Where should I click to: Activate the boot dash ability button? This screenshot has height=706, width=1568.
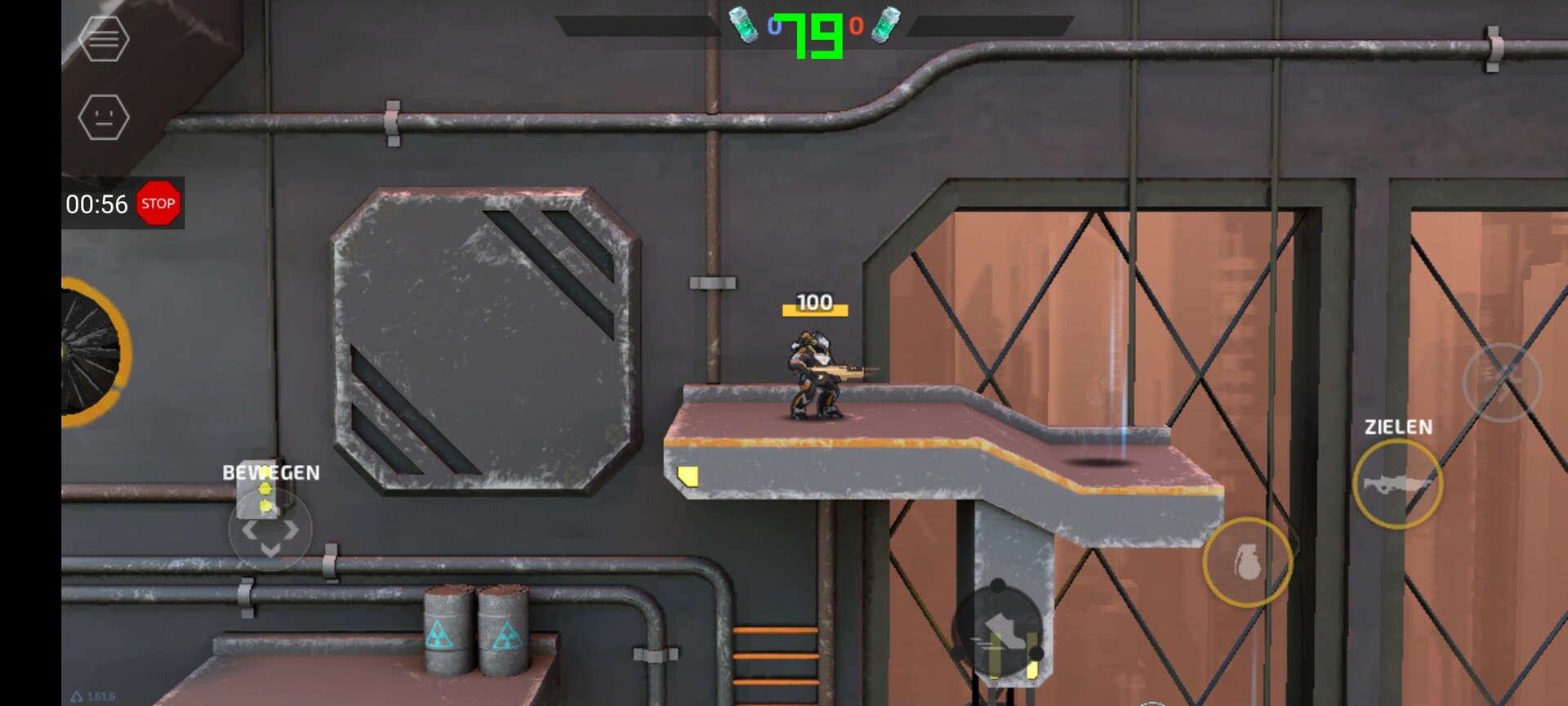tap(998, 631)
